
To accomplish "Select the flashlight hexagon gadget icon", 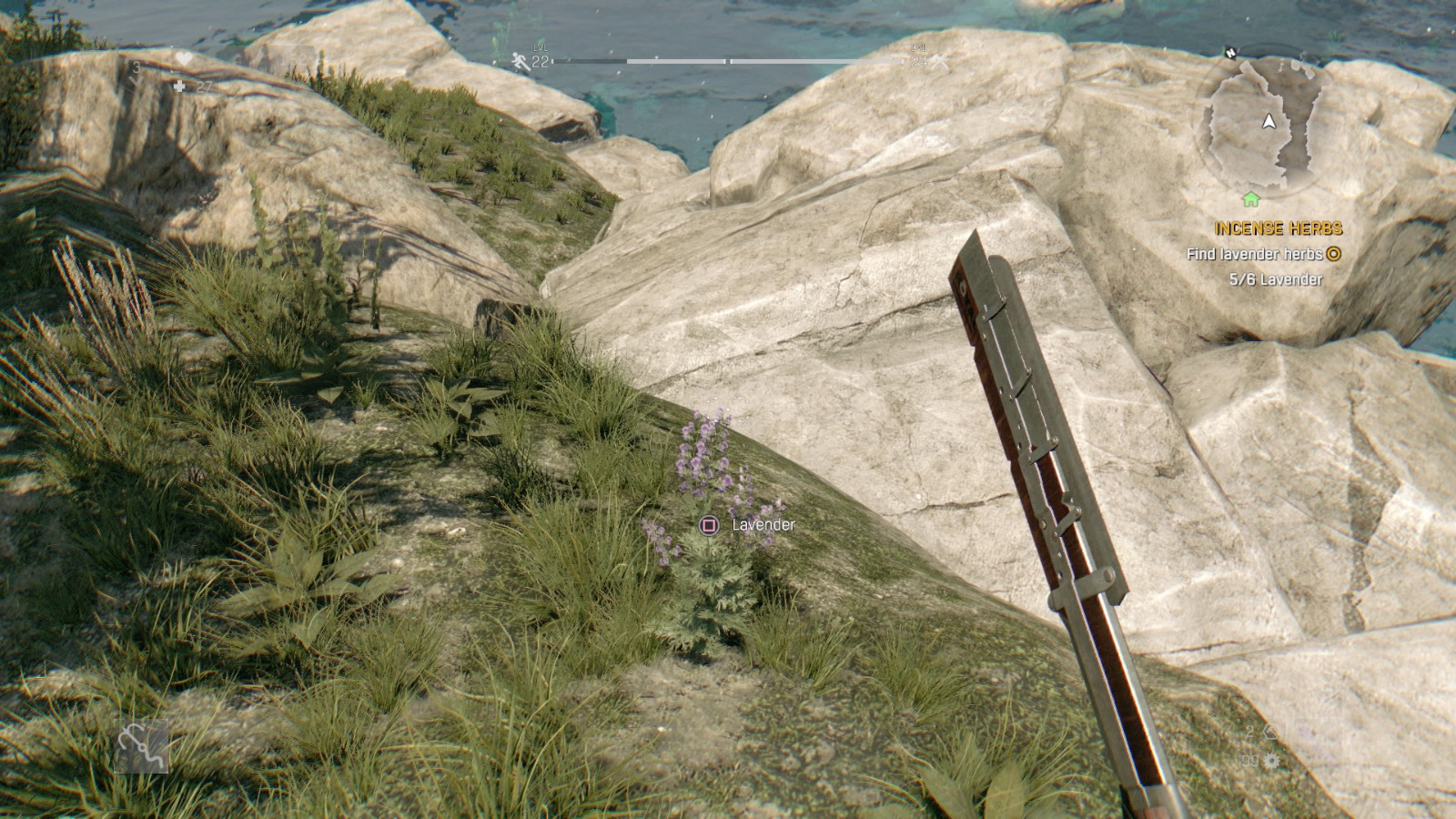I will coord(1271,732).
